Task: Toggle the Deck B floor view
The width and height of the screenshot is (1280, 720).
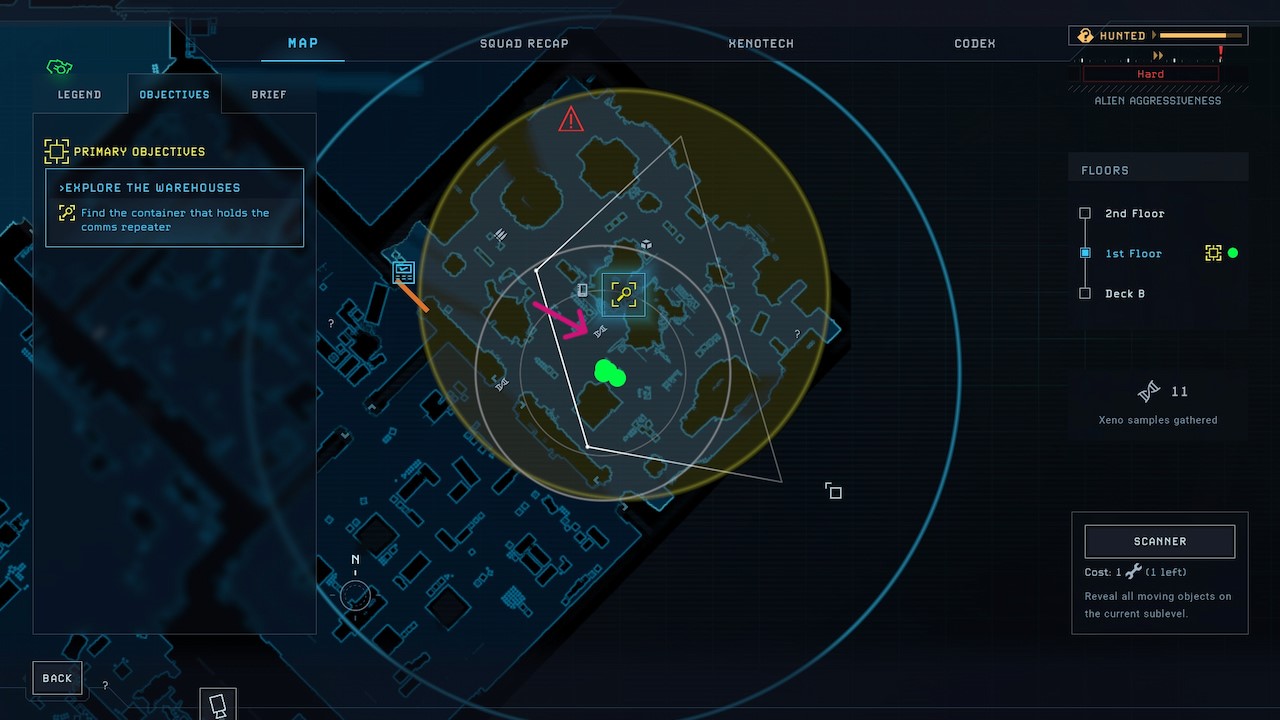Action: [x=1085, y=293]
